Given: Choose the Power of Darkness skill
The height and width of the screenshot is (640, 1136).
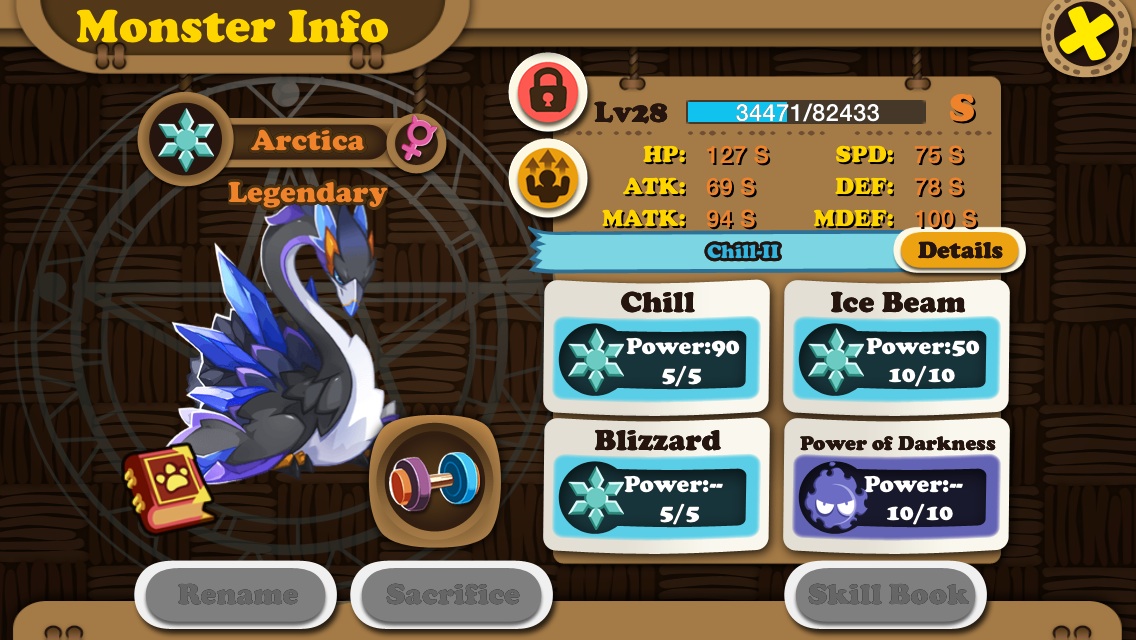Looking at the screenshot, I should click(897, 485).
